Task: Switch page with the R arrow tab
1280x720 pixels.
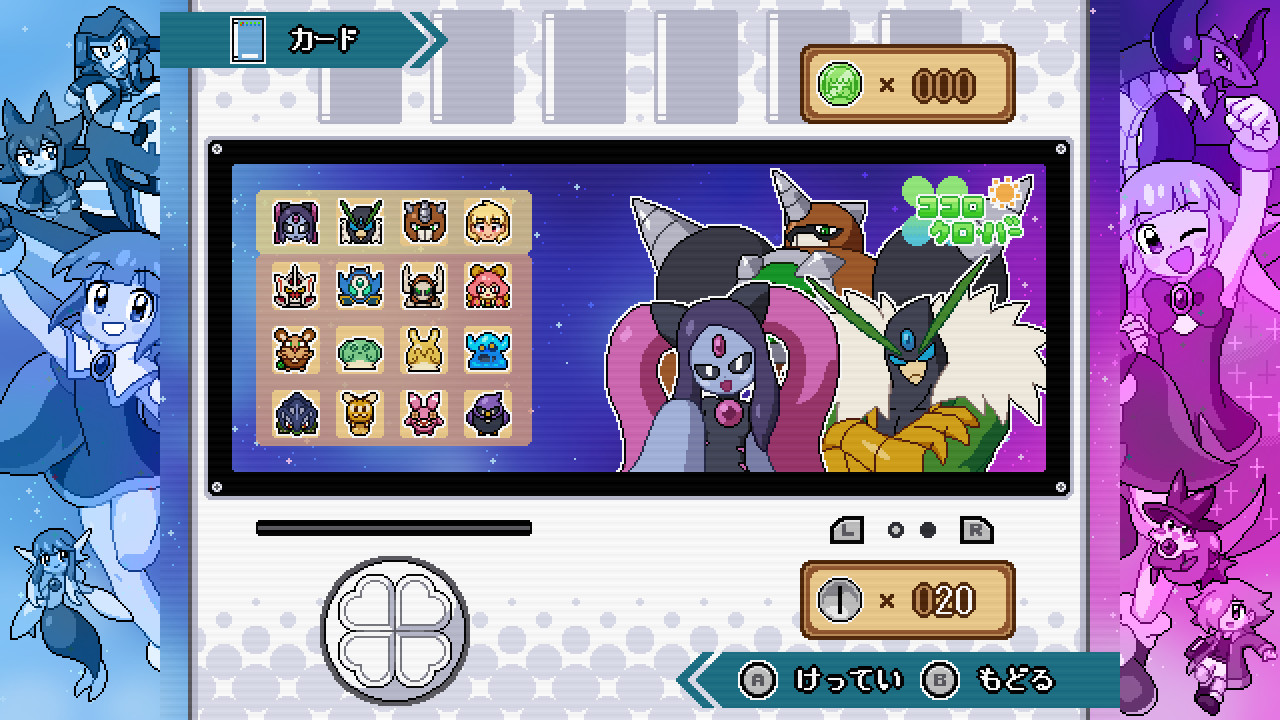Action: 976,530
